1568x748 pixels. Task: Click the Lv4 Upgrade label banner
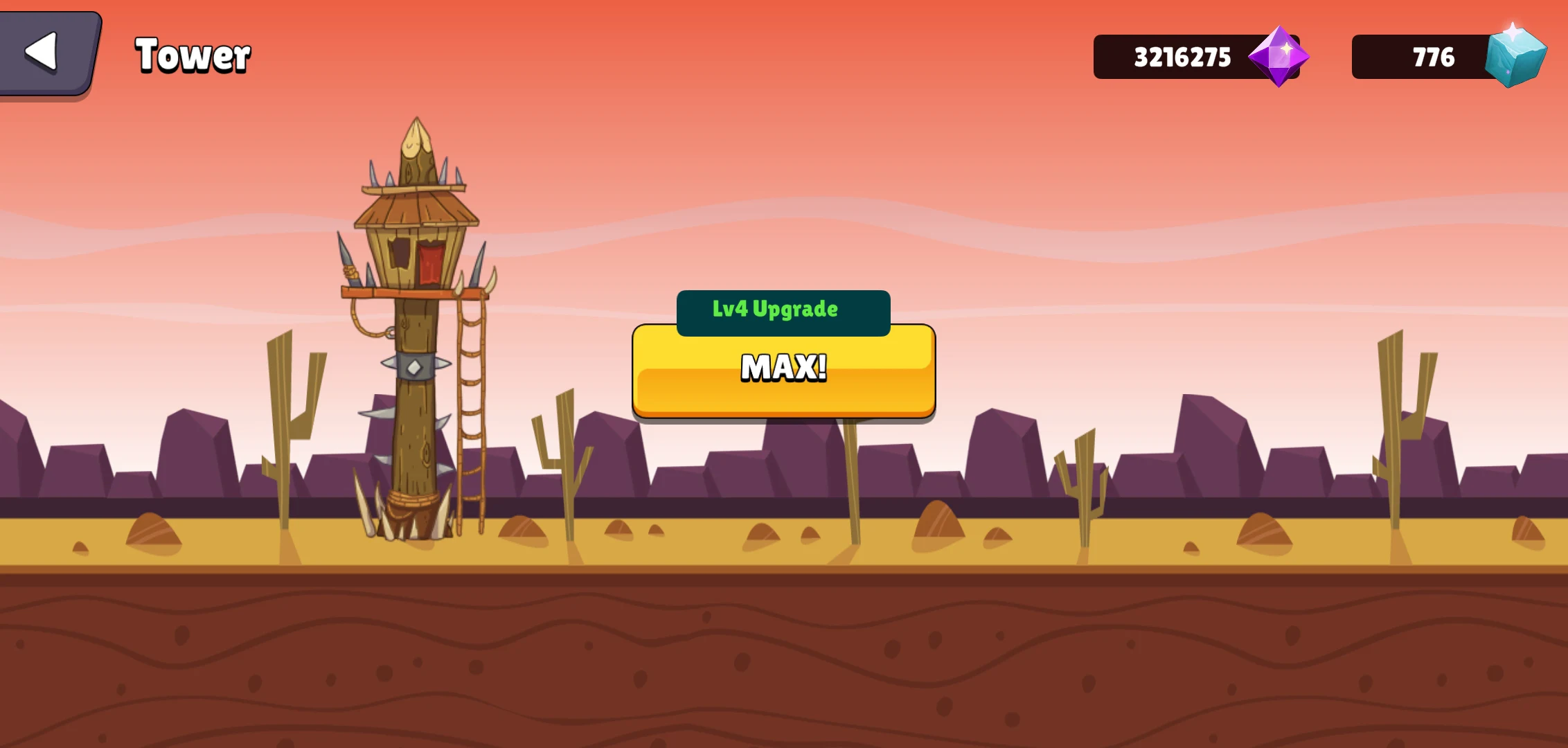(783, 310)
